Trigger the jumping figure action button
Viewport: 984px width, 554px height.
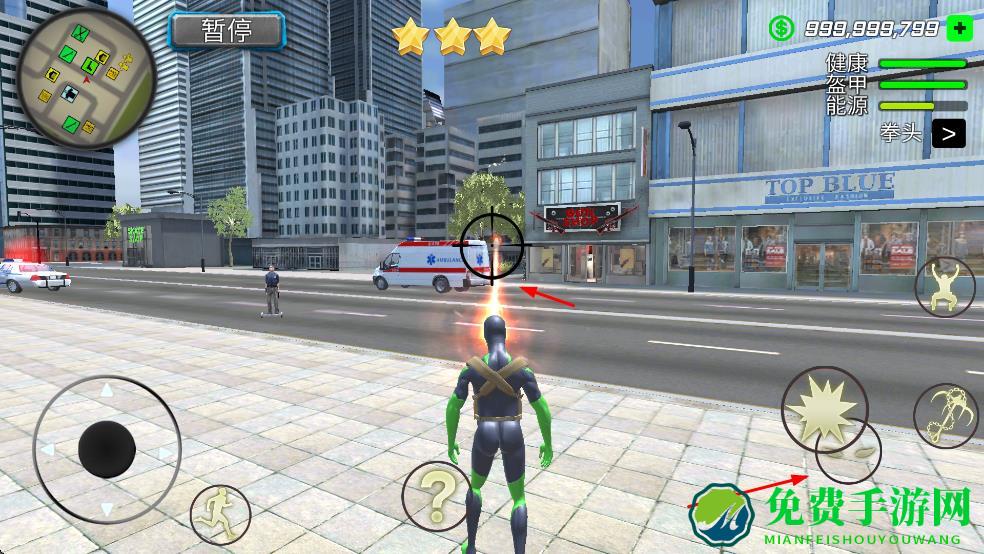pos(945,286)
